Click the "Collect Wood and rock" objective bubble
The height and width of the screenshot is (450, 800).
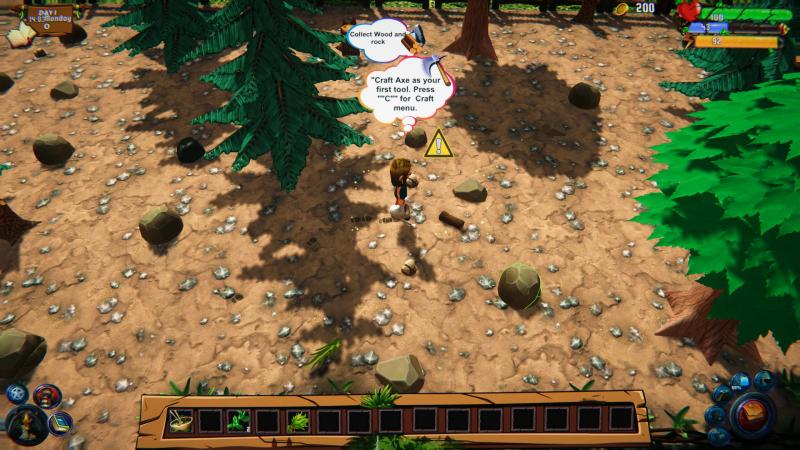pos(378,37)
